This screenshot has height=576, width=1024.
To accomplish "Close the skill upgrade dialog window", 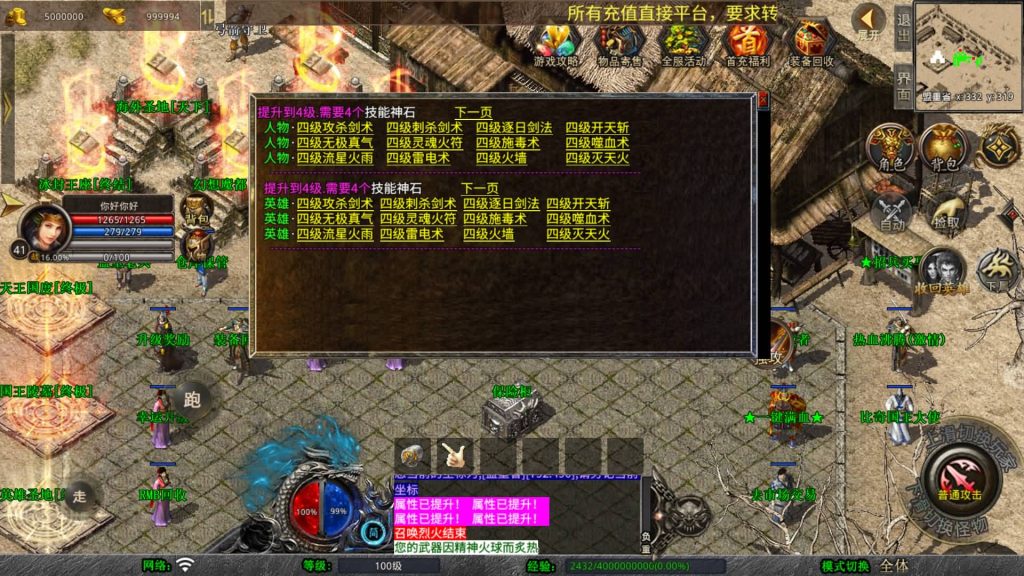I will 763,99.
